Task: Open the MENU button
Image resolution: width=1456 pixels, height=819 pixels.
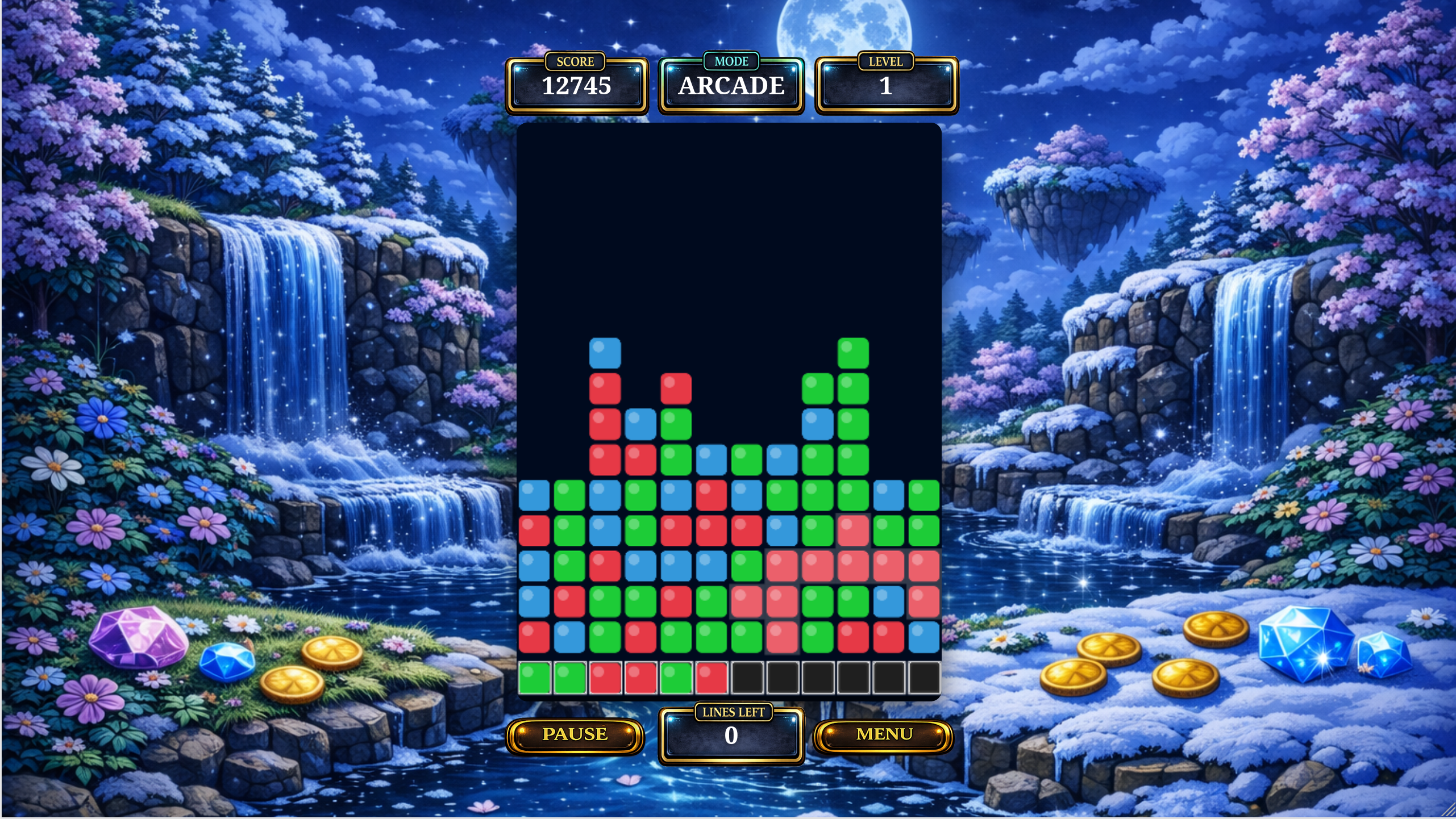Action: 884,735
